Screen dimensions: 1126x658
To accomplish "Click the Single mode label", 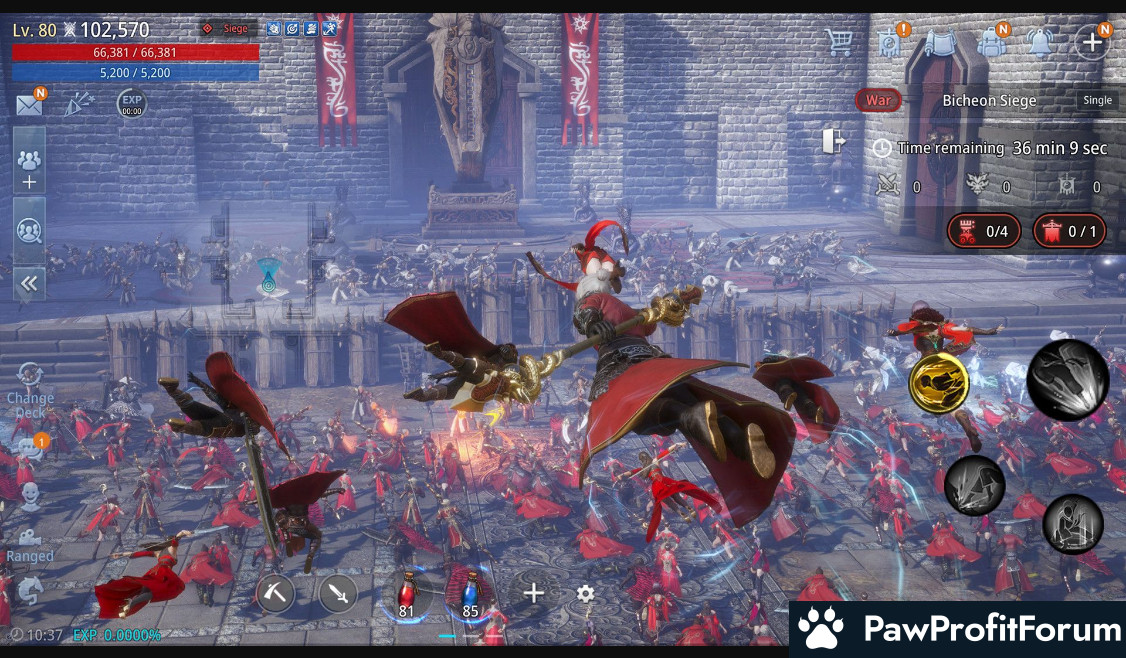I will coord(1097,100).
